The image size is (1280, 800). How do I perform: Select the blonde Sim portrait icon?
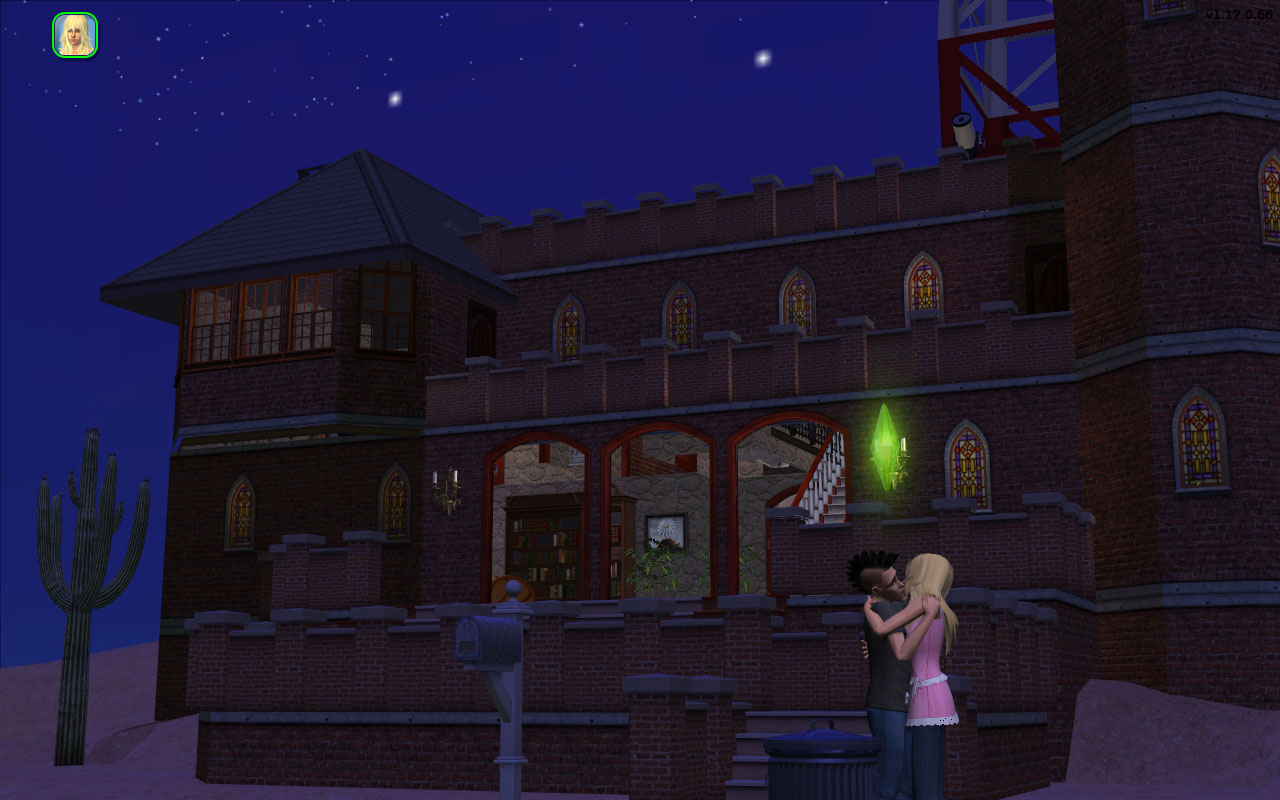pyautogui.click(x=75, y=35)
